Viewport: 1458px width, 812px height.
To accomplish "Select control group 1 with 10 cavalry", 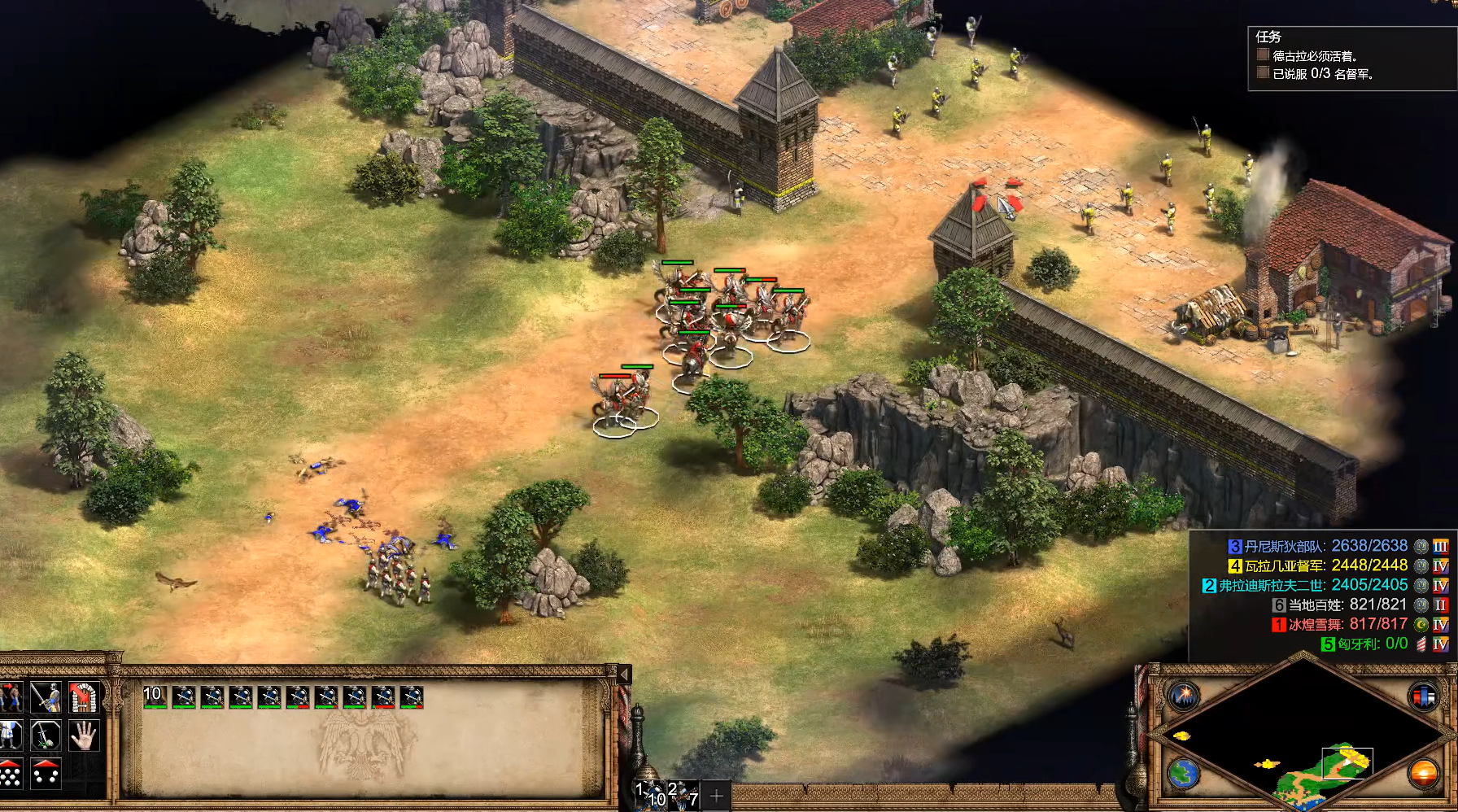I will point(649,795).
